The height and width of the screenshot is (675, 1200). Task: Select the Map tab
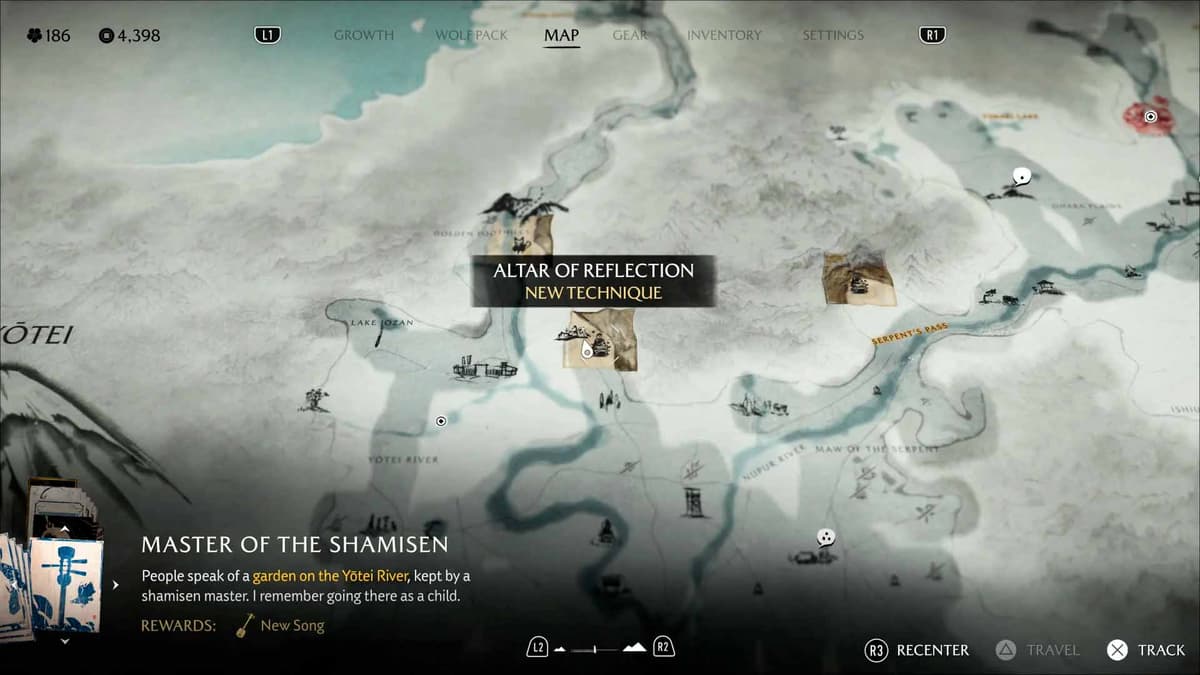tap(561, 35)
